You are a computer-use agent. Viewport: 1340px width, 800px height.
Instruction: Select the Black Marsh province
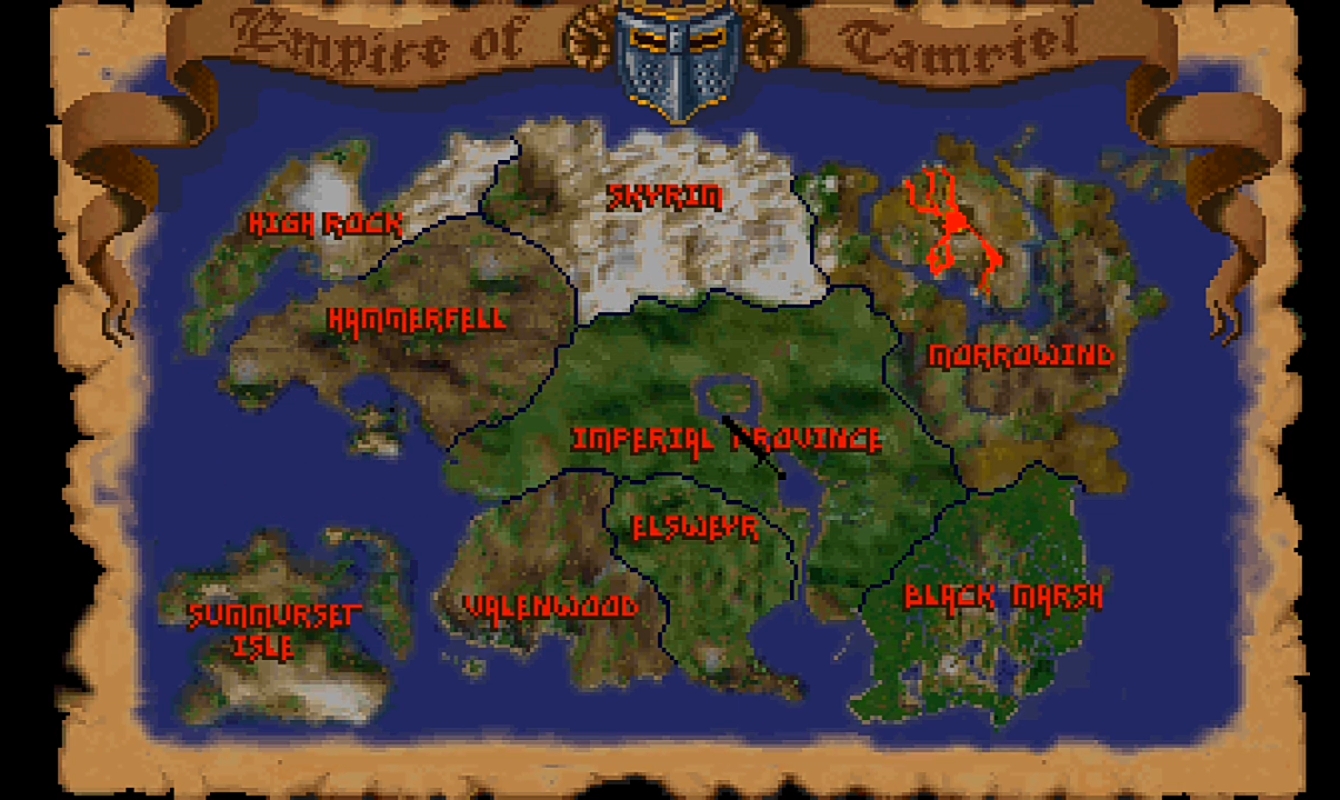1003,597
